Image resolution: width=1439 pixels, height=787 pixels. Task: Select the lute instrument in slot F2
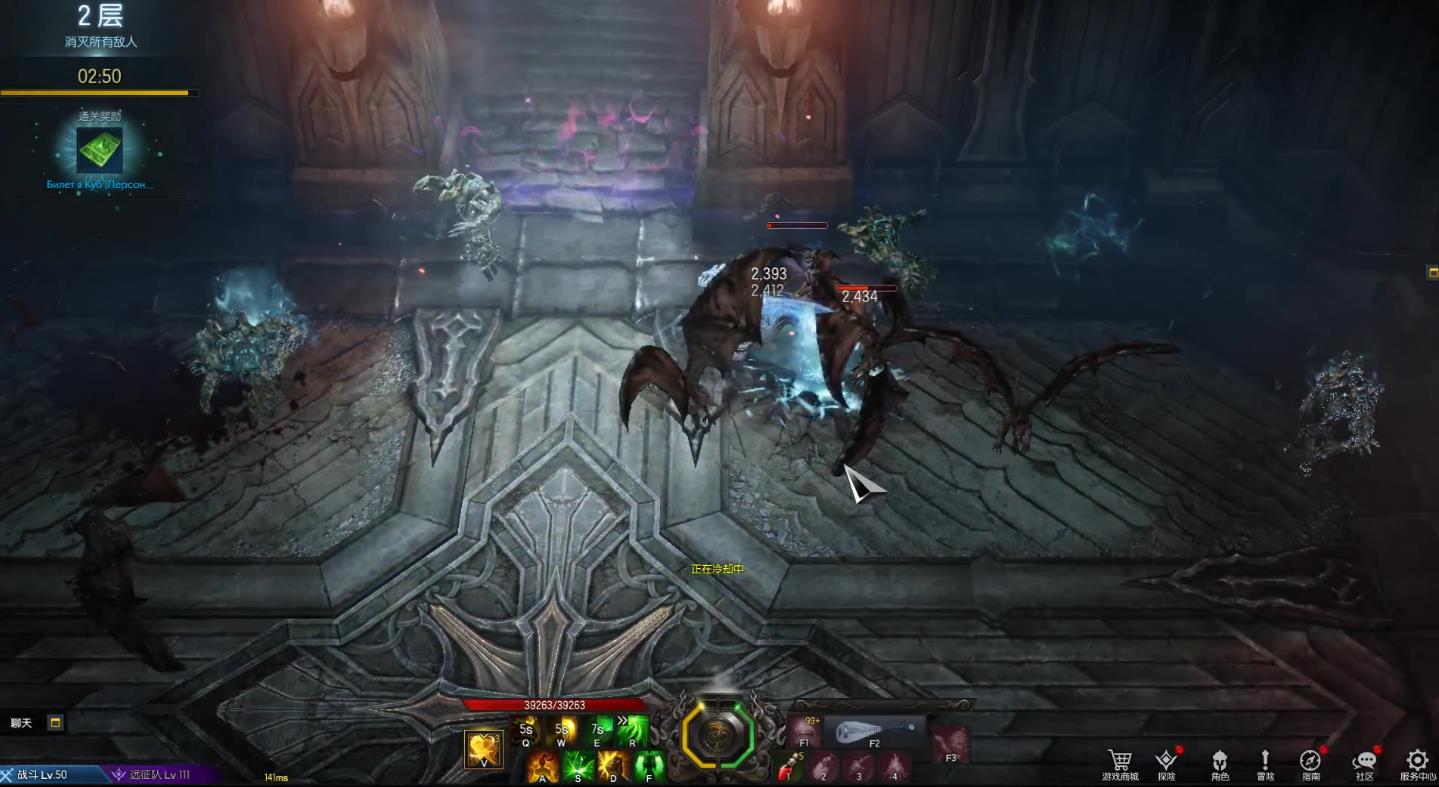[x=875, y=729]
